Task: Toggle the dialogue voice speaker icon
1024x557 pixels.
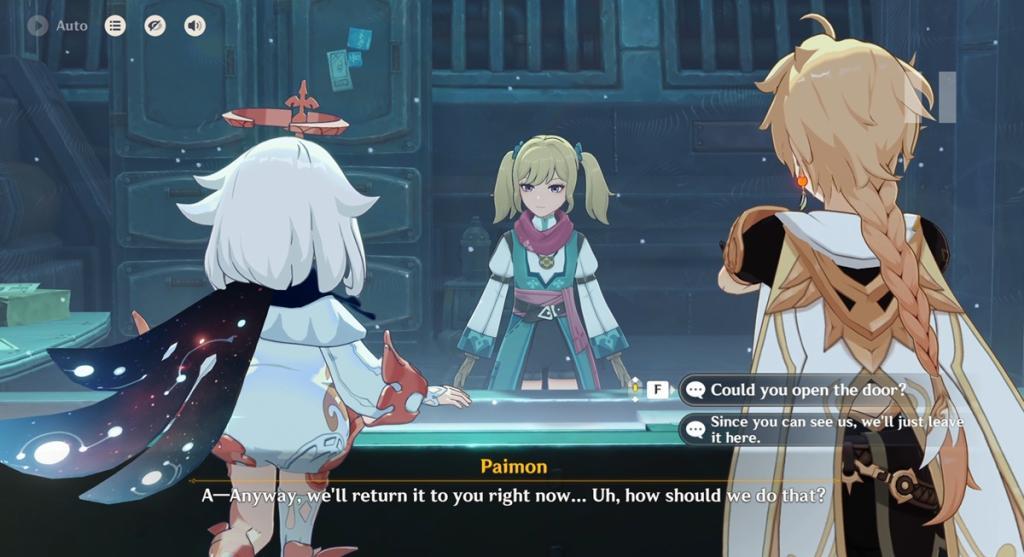Action: point(195,26)
